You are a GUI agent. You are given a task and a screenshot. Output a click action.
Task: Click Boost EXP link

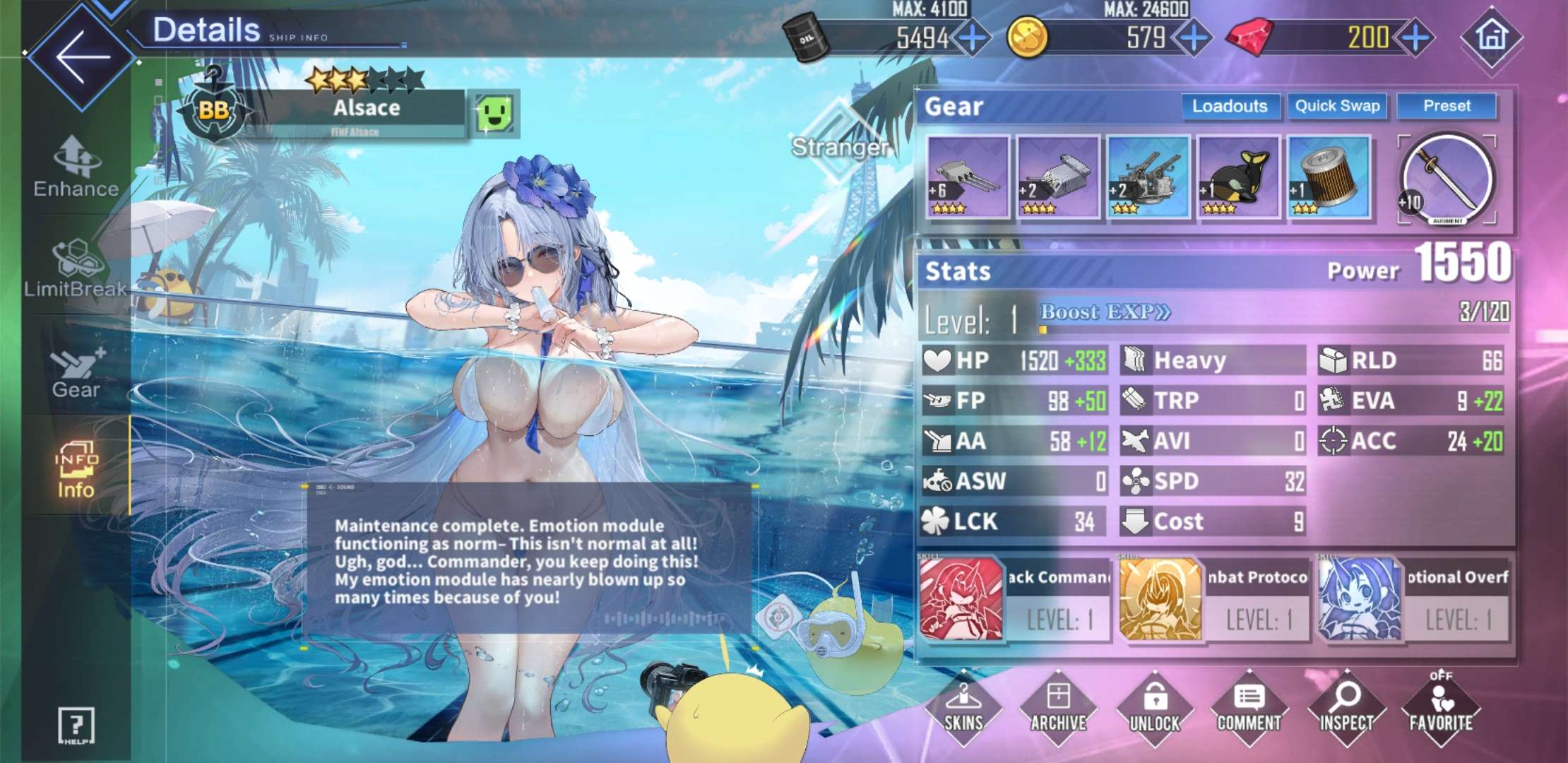(x=1105, y=312)
